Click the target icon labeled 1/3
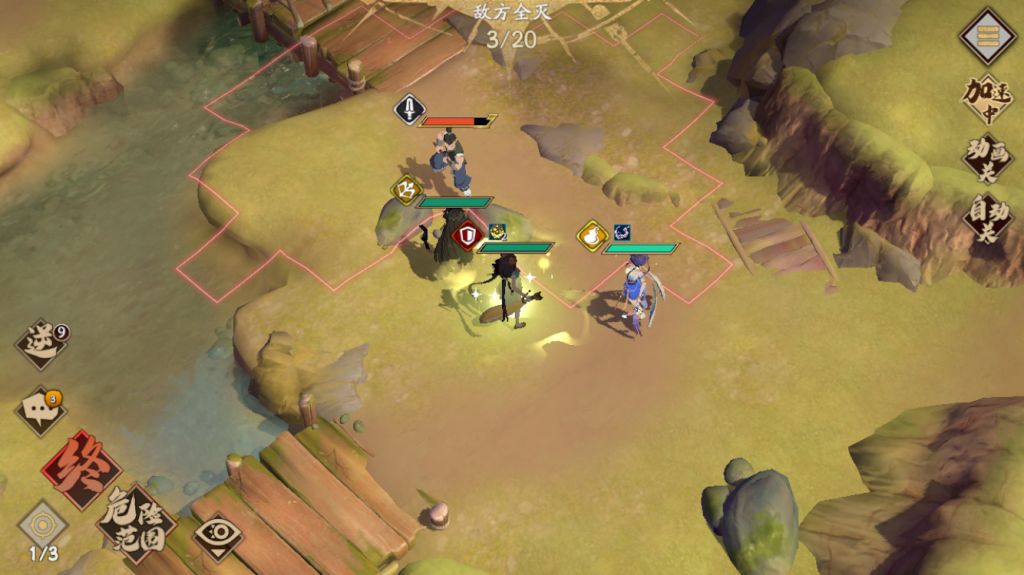This screenshot has width=1024, height=575. [43, 526]
